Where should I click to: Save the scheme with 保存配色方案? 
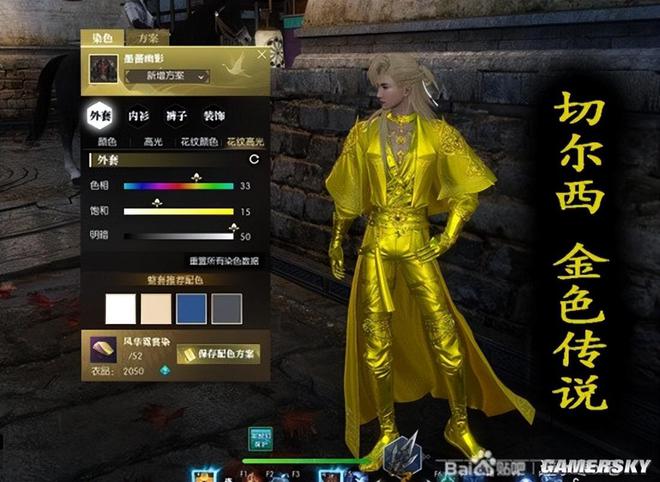click(217, 354)
